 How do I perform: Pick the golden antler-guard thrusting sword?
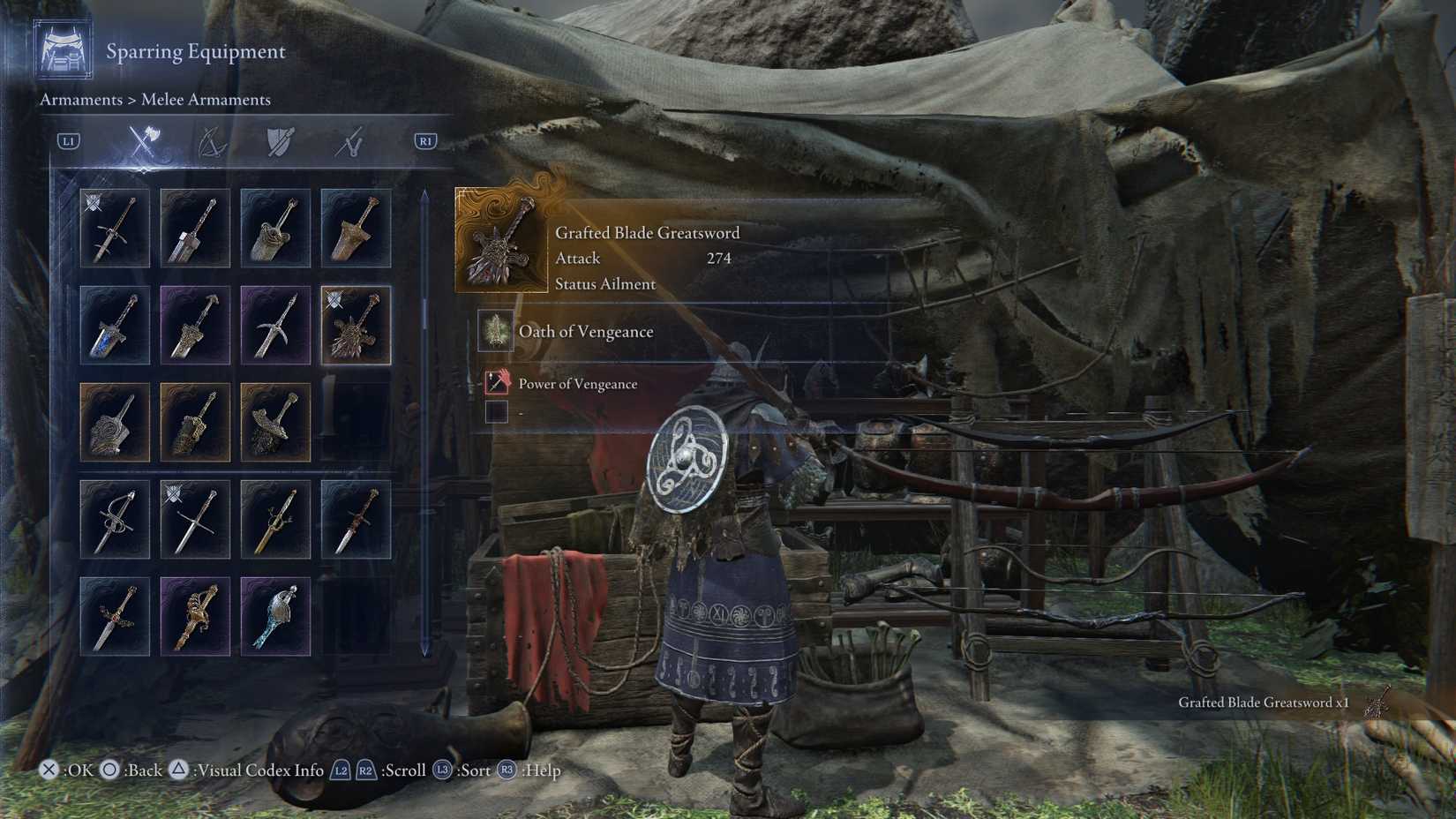(x=275, y=519)
